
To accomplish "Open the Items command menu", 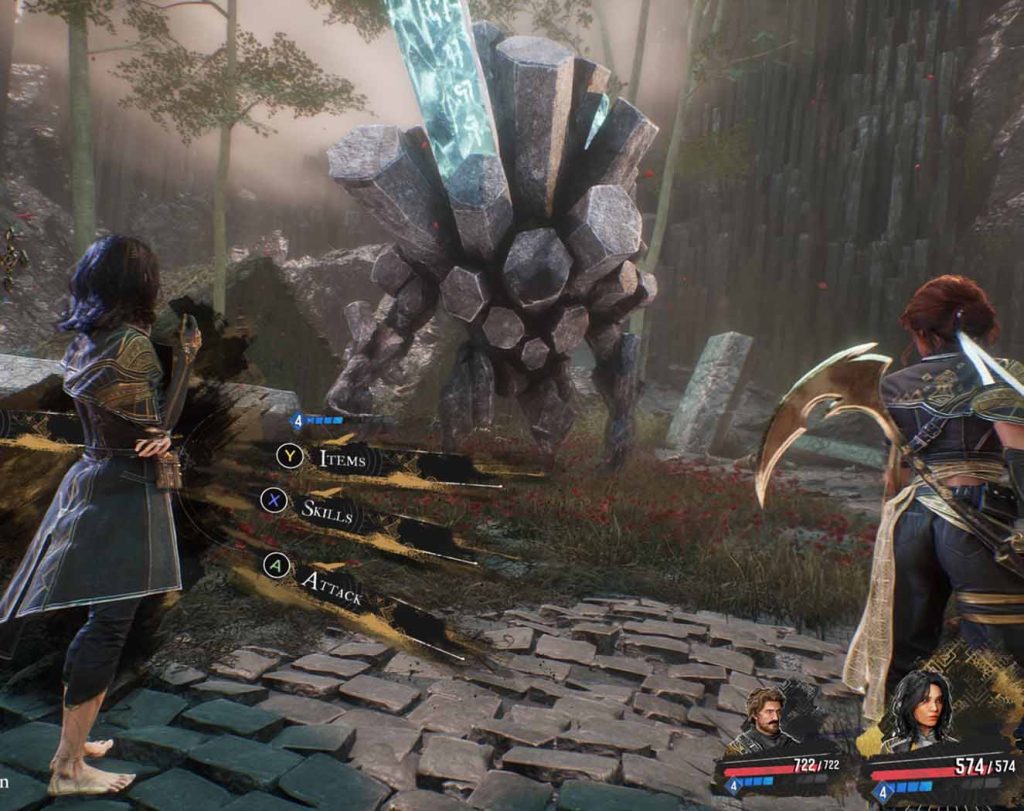I will tap(342, 458).
